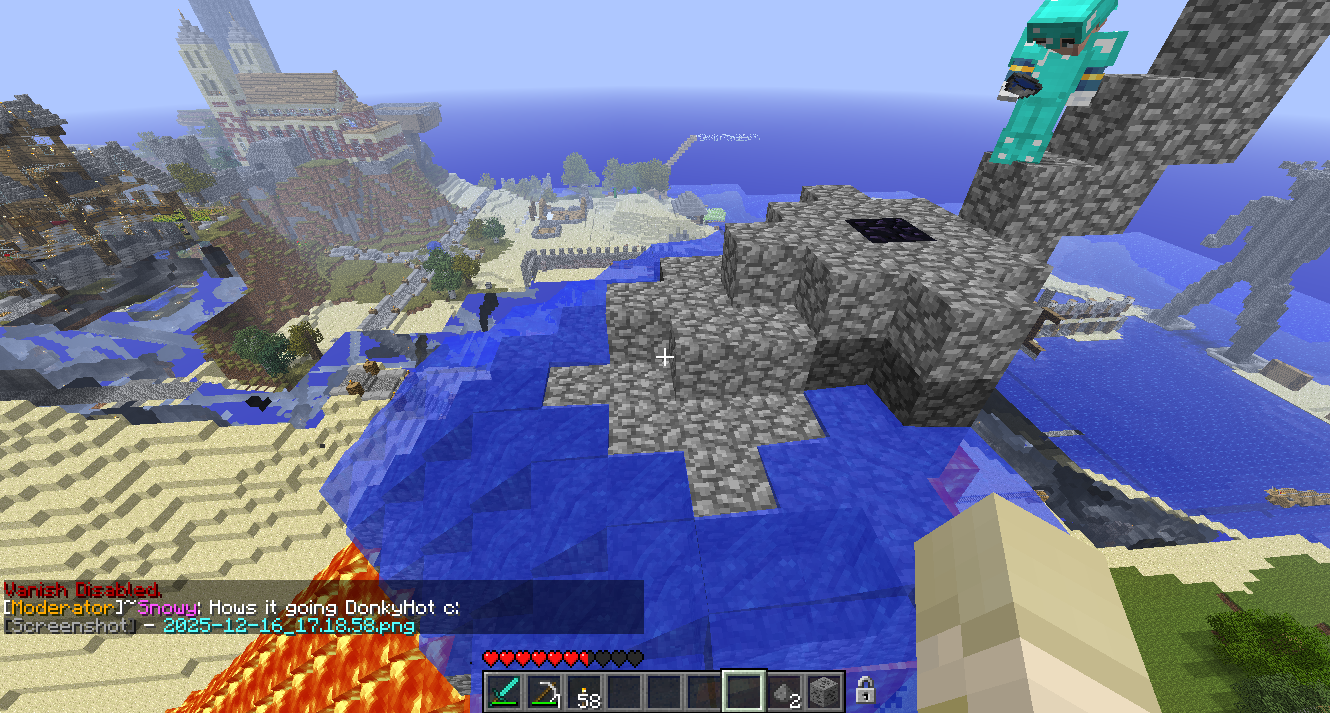The height and width of the screenshot is (713, 1330).
Task: Select the flint stack of 2
Action: [785, 691]
